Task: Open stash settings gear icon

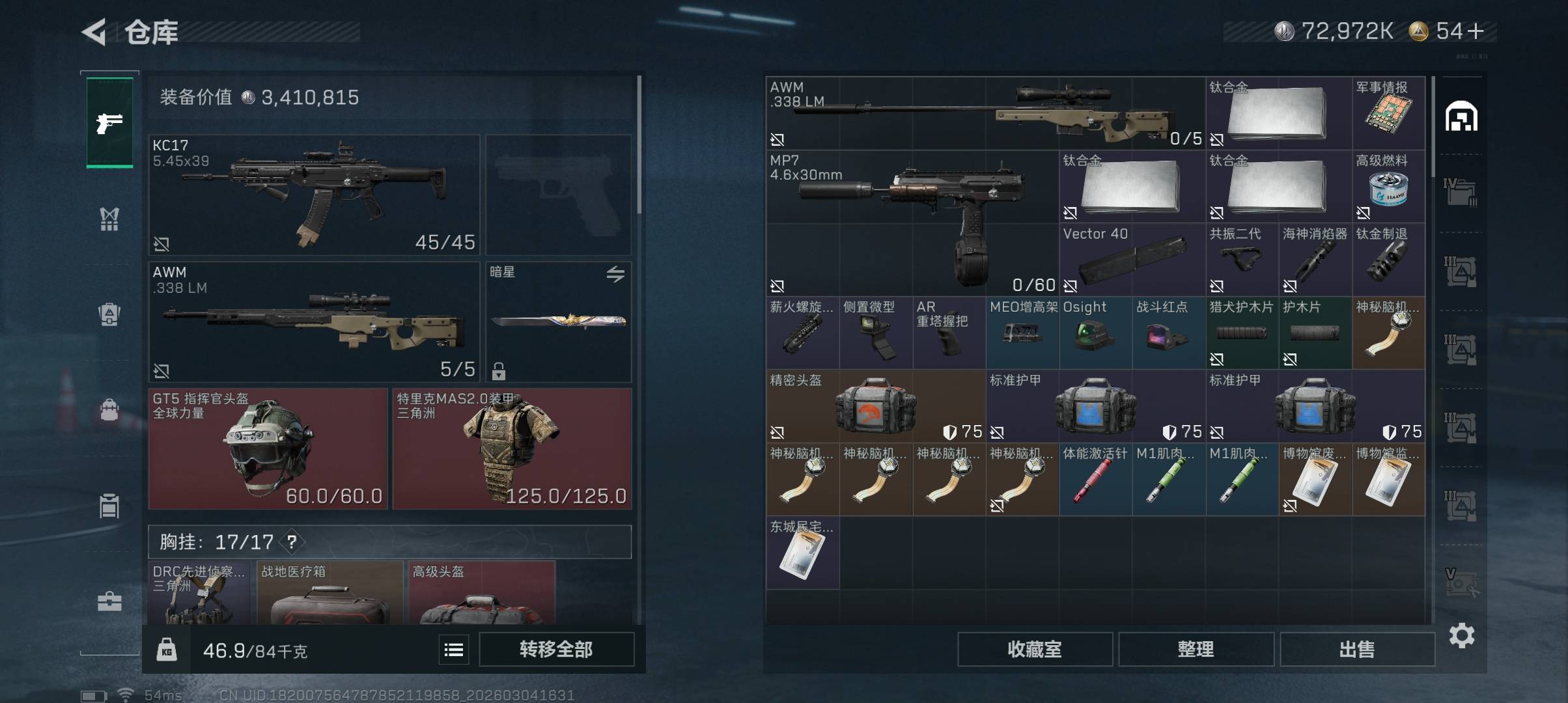Action: (x=1461, y=635)
